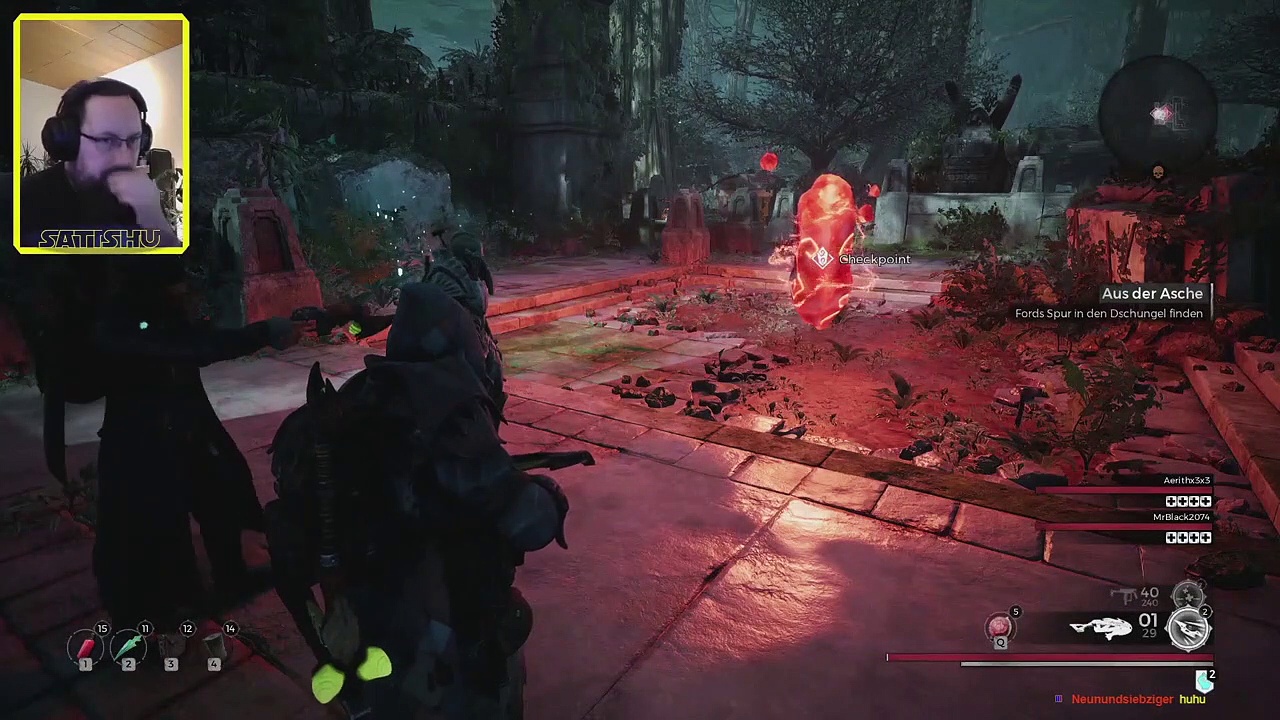The height and width of the screenshot is (720, 1280).
Task: Switch to the submachine gun weapon icon
Action: click(x=1125, y=596)
